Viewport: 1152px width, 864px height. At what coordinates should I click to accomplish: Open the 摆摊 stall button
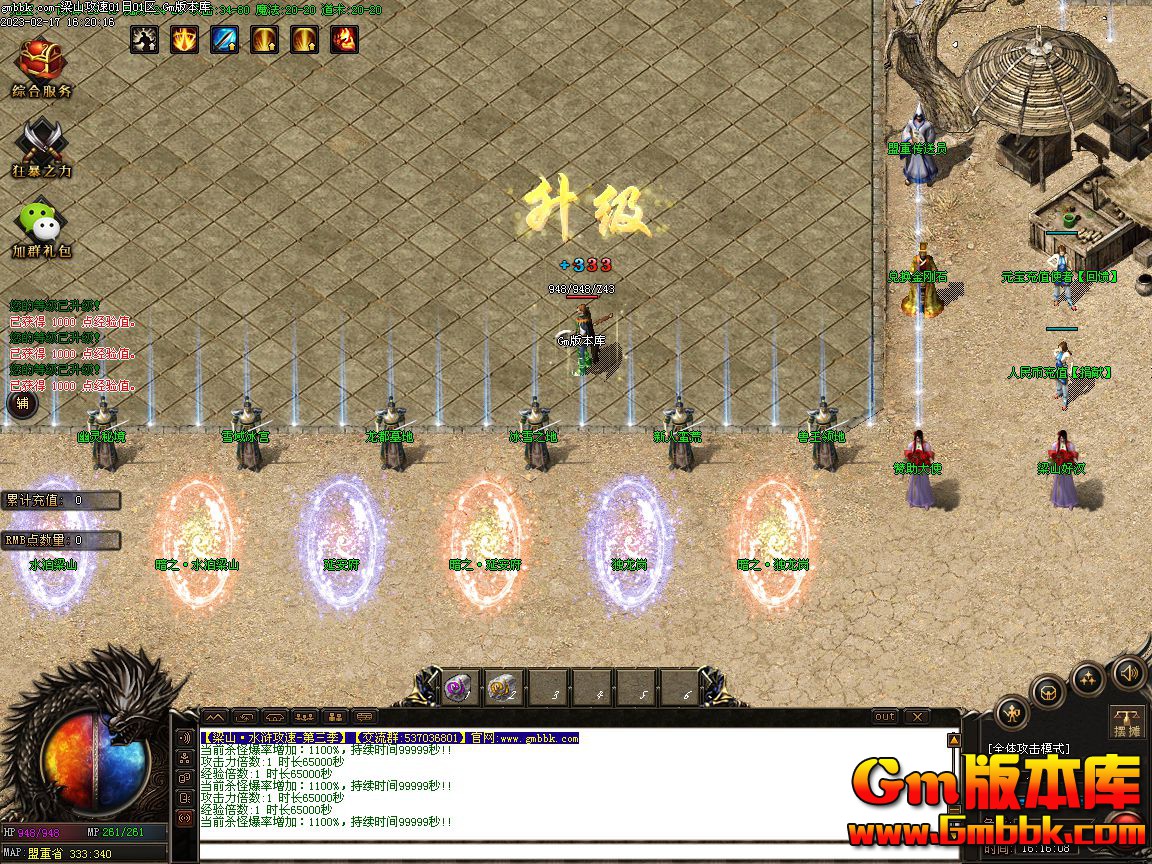pos(1127,723)
